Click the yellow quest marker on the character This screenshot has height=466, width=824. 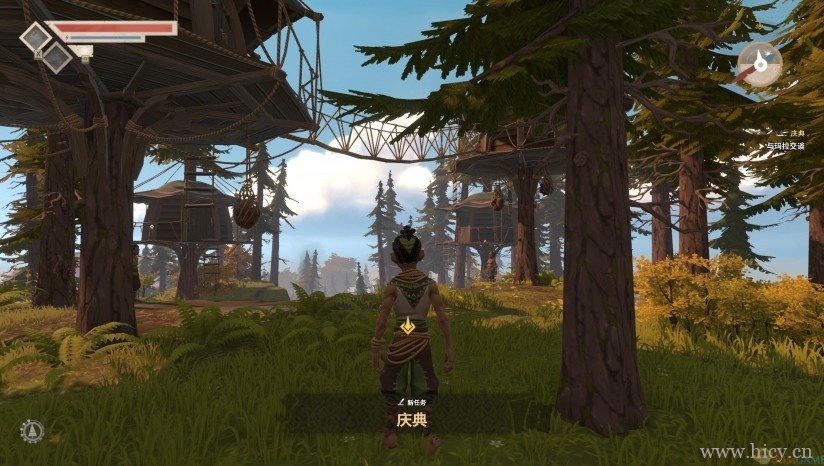(x=409, y=325)
